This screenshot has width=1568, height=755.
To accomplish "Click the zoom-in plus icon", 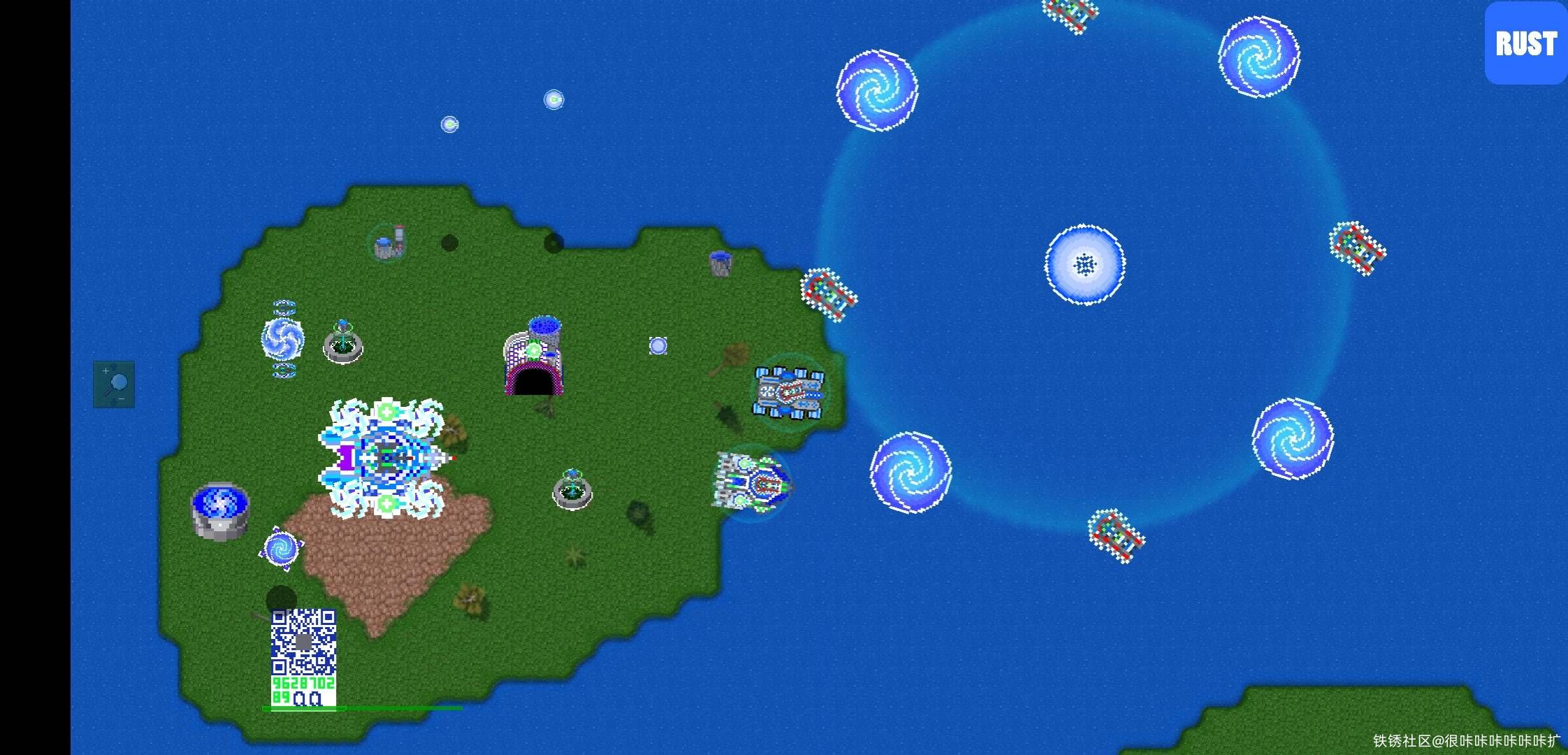I will click(x=106, y=370).
